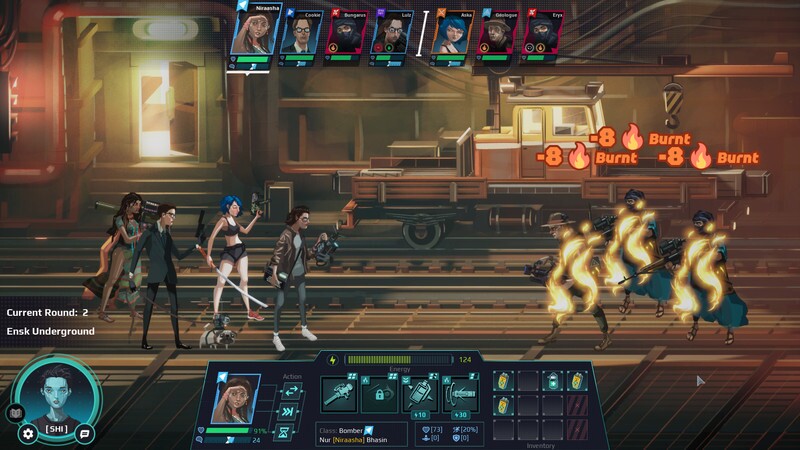Pick Eryx's turn order portrait
Image resolution: width=800 pixels, height=450 pixels.
point(545,37)
